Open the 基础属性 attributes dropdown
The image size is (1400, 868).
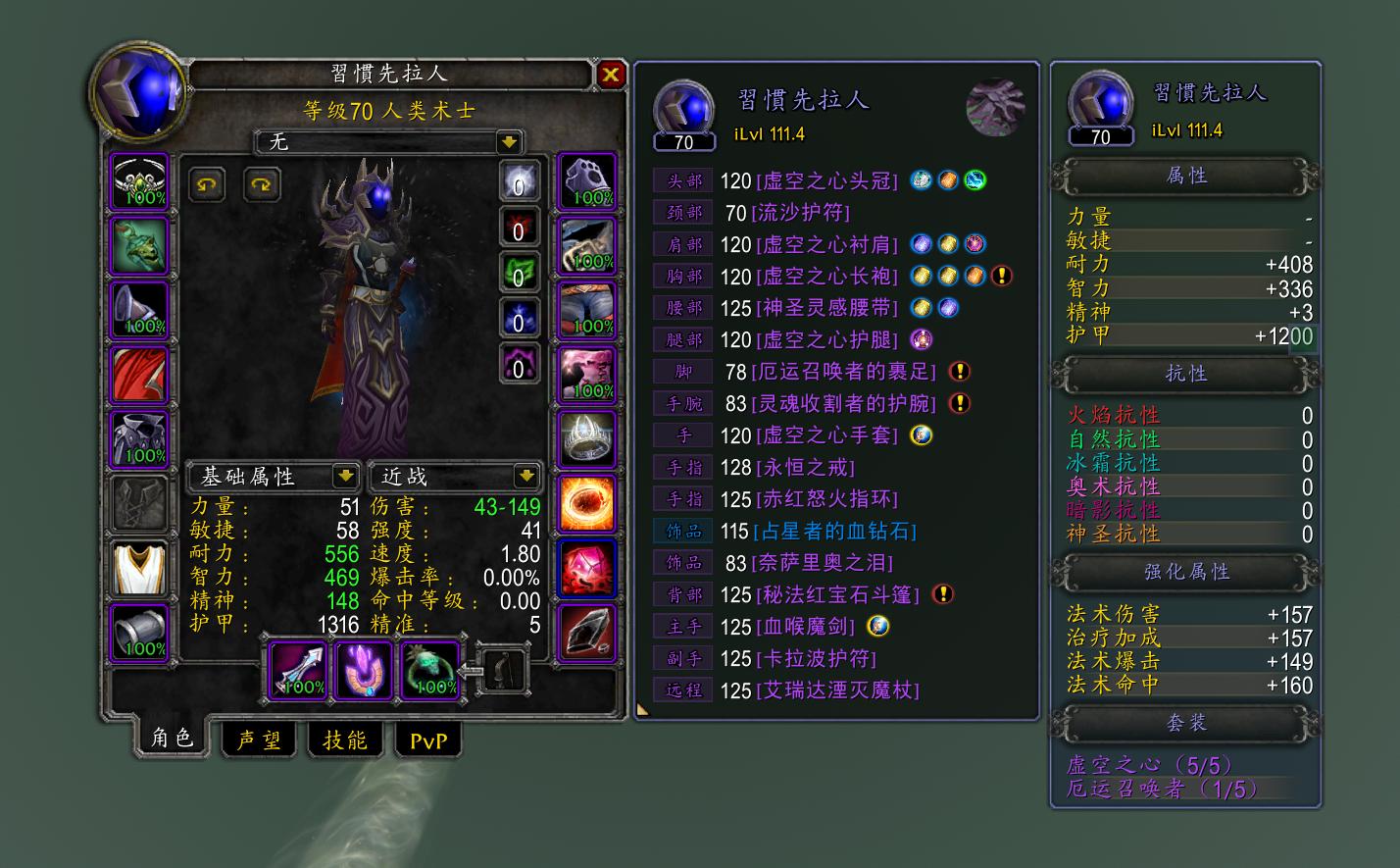275,477
